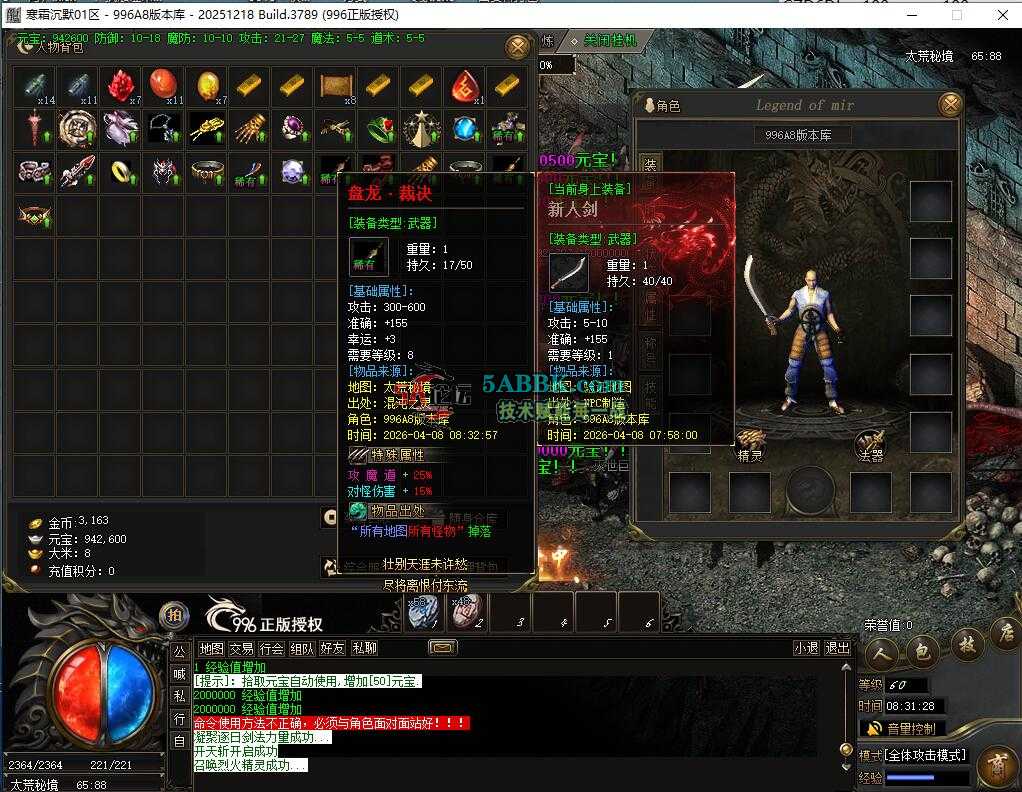The width and height of the screenshot is (1022, 792).
Task: Open the 行会 guild tab
Action: coord(271,648)
